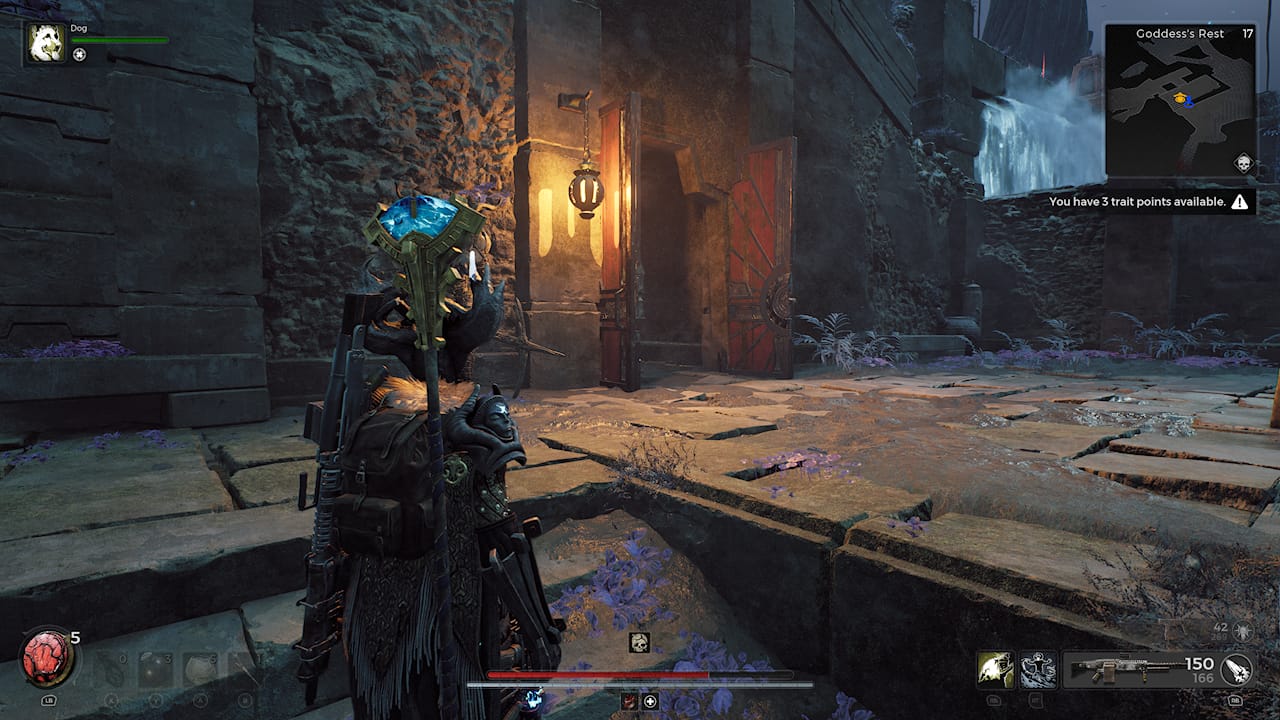
Task: Click the skull status icon above health
Action: [x=639, y=642]
